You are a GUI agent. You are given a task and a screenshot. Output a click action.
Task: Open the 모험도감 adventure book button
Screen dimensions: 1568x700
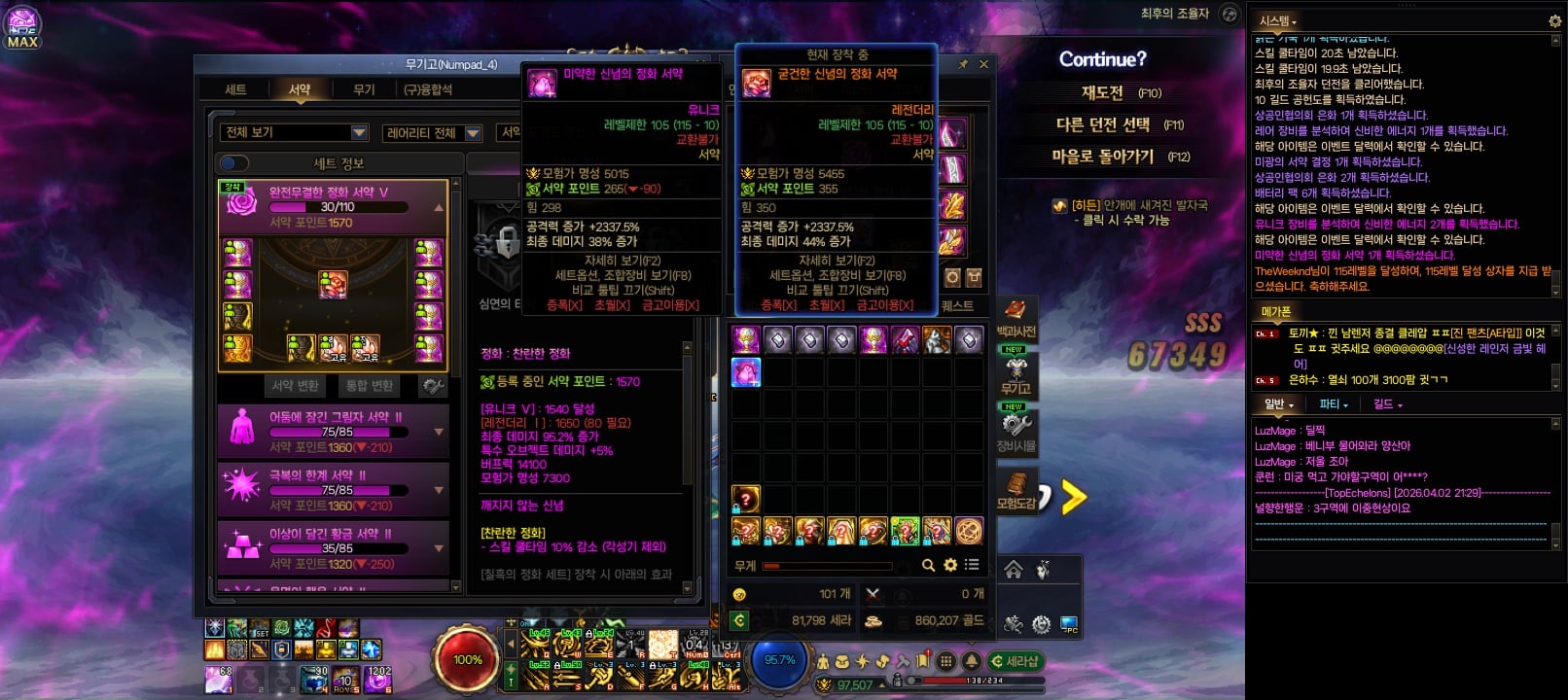point(1016,491)
